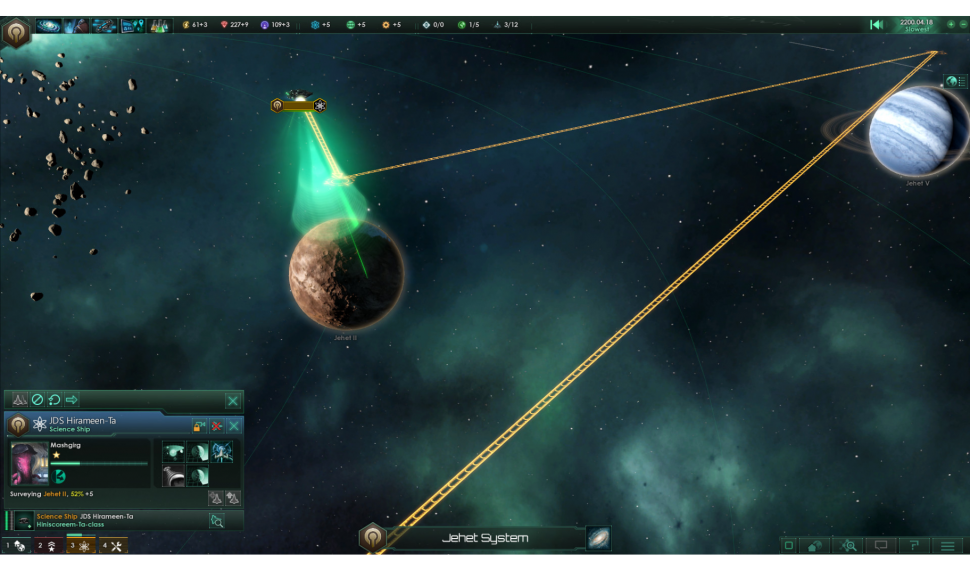The height and width of the screenshot is (570, 970).
Task: Decrease game speed with the minus button
Action: (x=963, y=24)
